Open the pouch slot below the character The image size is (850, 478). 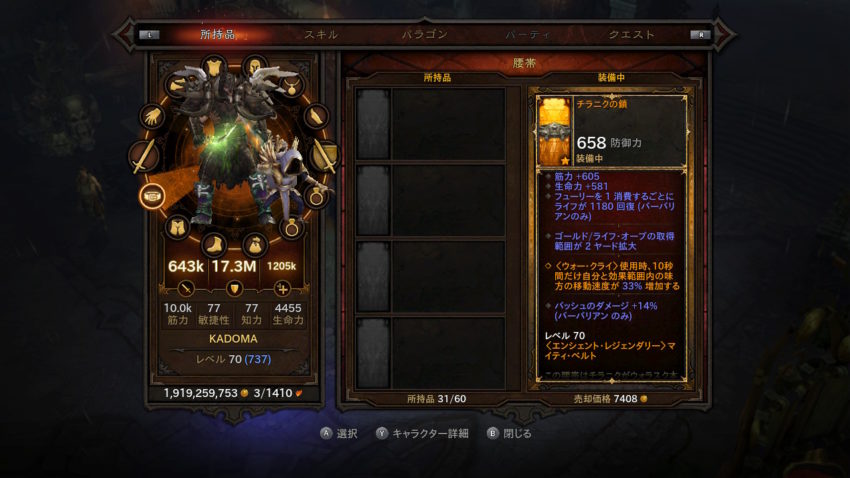[255, 243]
